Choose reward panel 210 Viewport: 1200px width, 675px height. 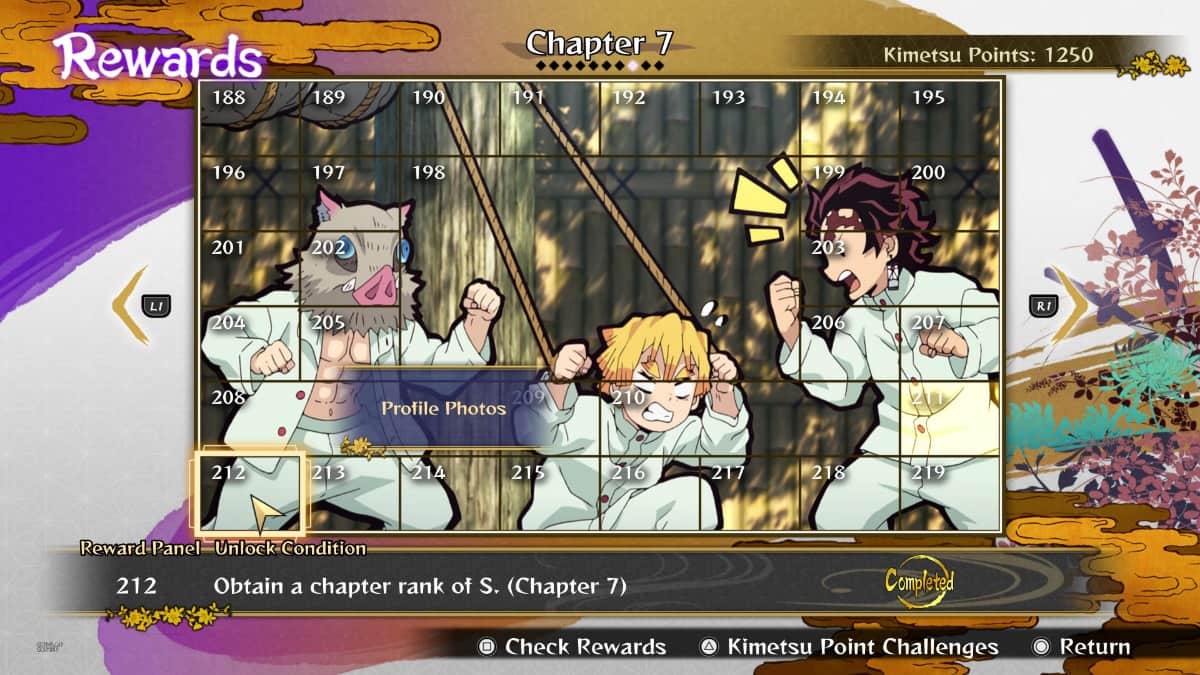point(650,418)
